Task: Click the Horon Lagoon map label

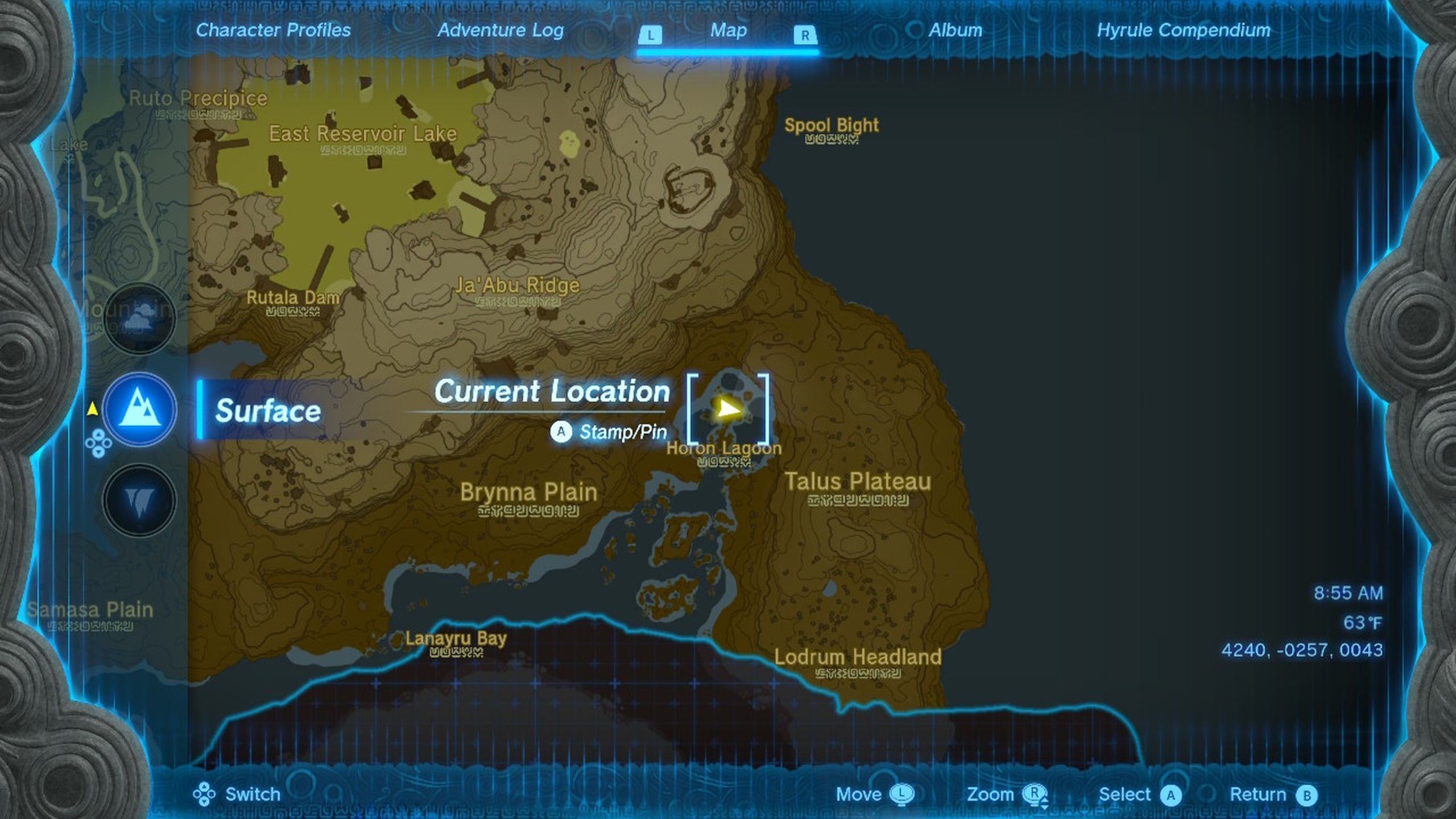Action: click(723, 449)
